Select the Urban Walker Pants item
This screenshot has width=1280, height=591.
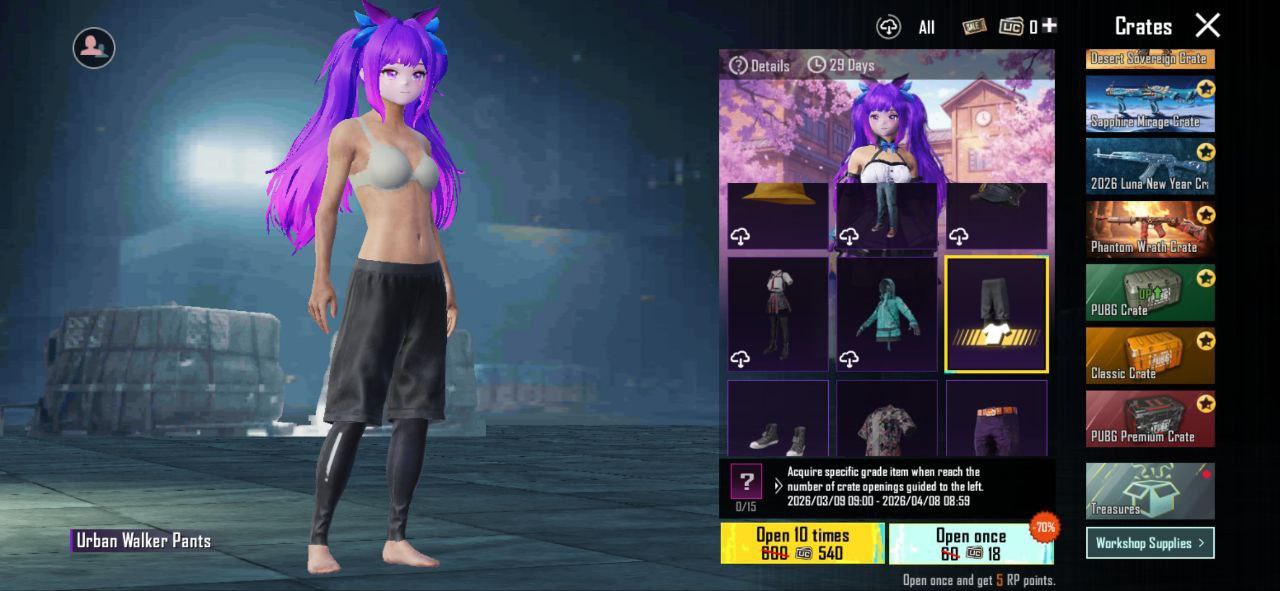(996, 314)
